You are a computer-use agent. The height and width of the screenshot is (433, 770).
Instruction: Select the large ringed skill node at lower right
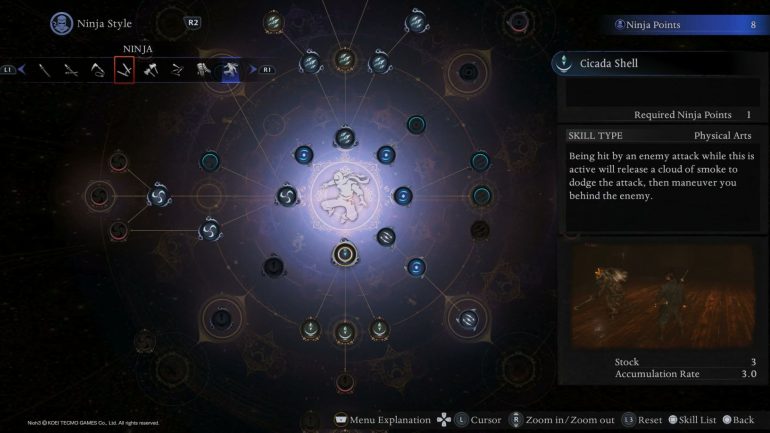click(468, 318)
